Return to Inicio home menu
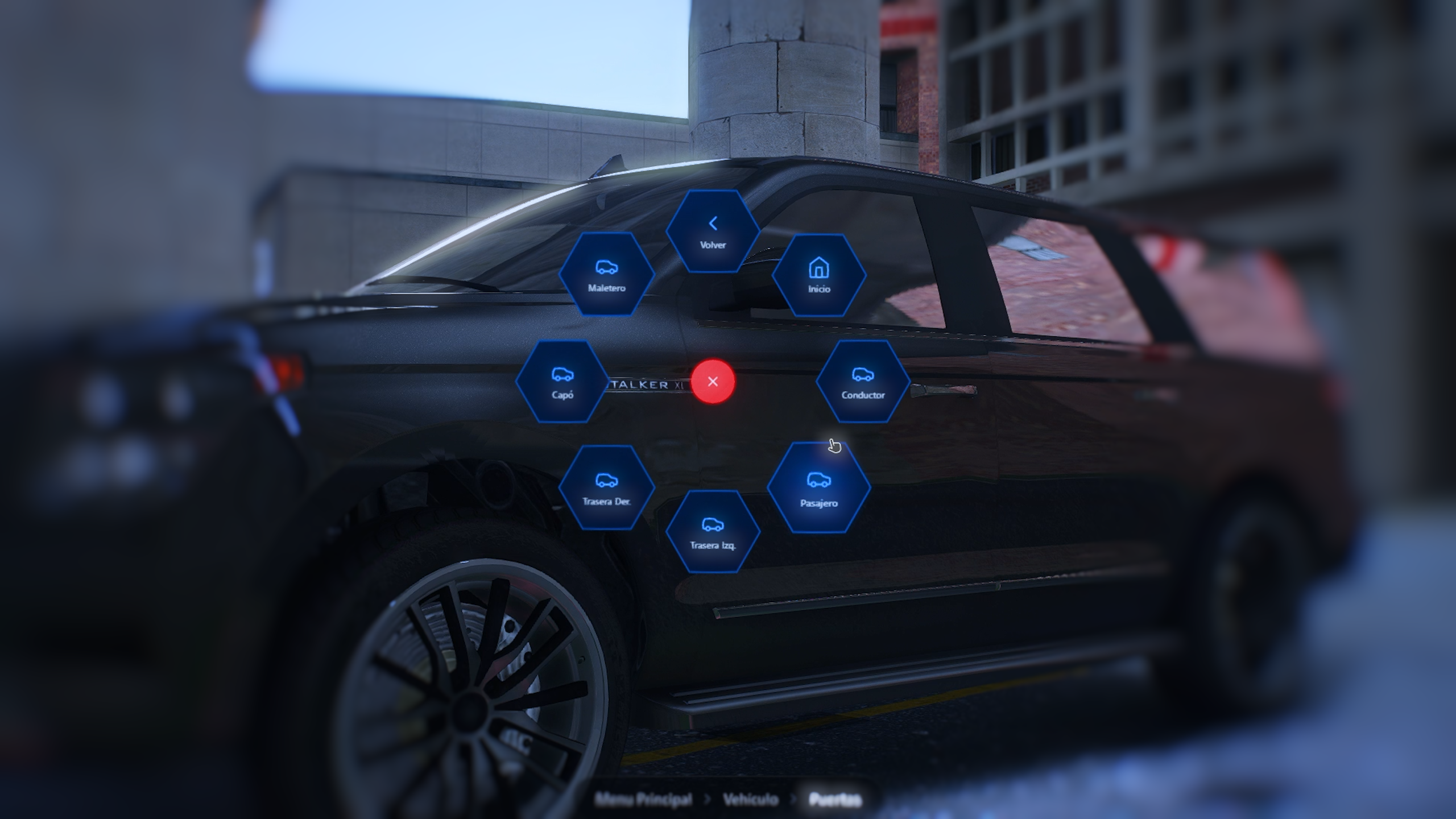This screenshot has height=819, width=1456. pos(819,275)
